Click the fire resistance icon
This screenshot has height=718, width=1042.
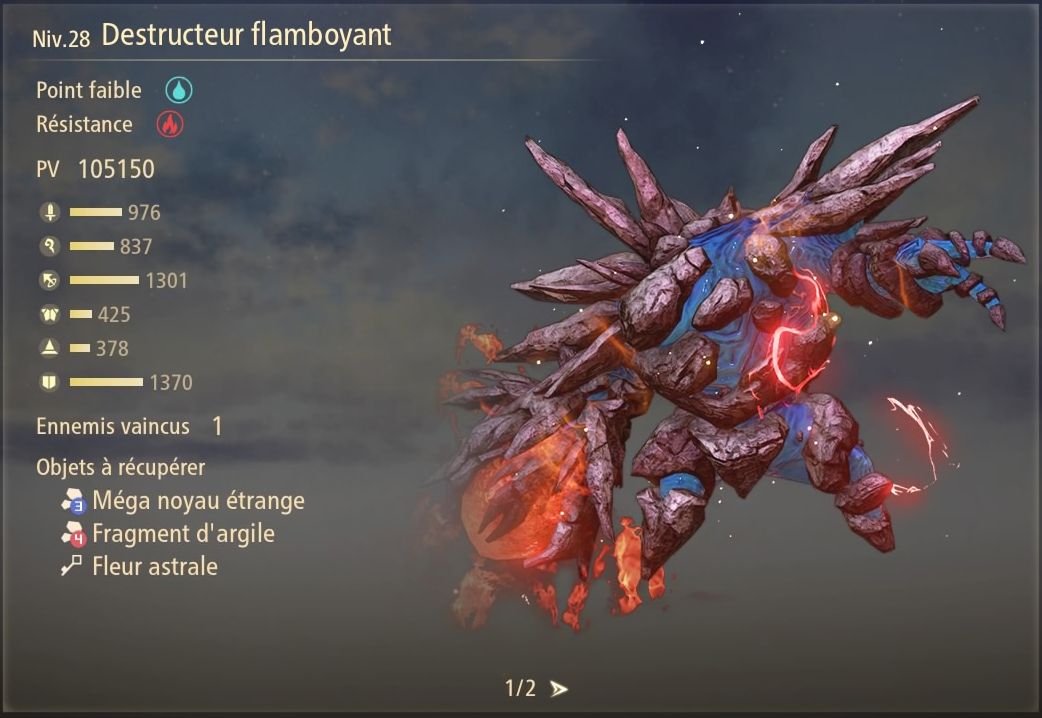(x=169, y=125)
